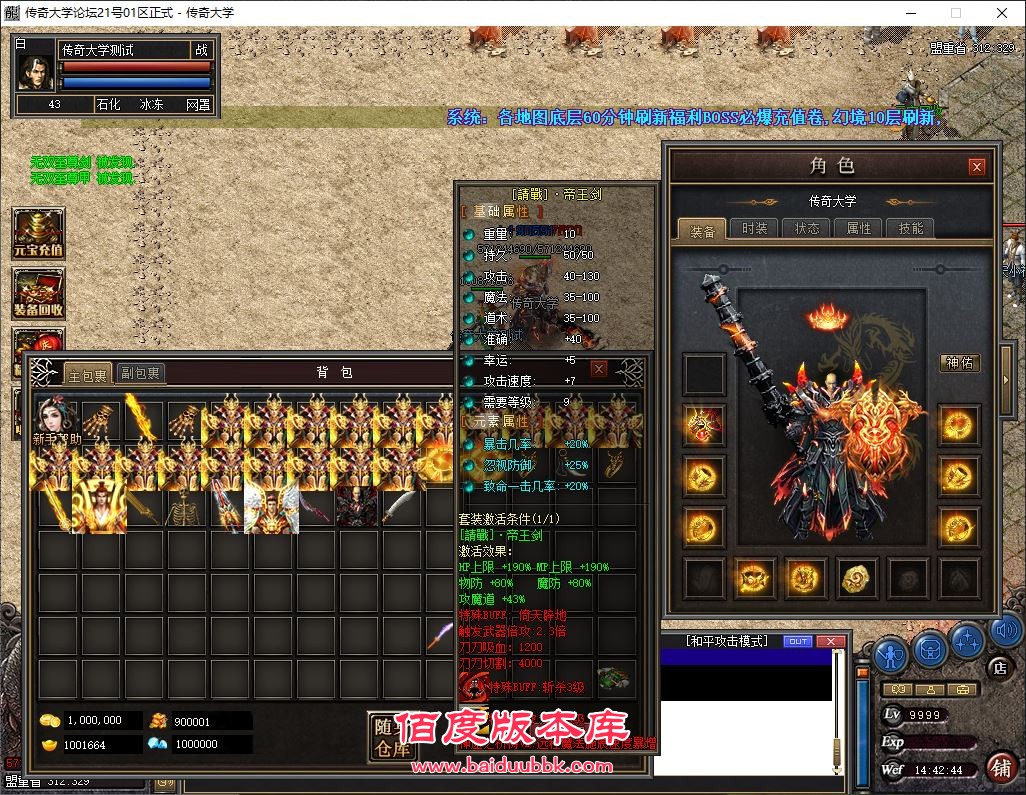The height and width of the screenshot is (795, 1026).
Task: Open the 状态 status tab
Action: point(807,229)
